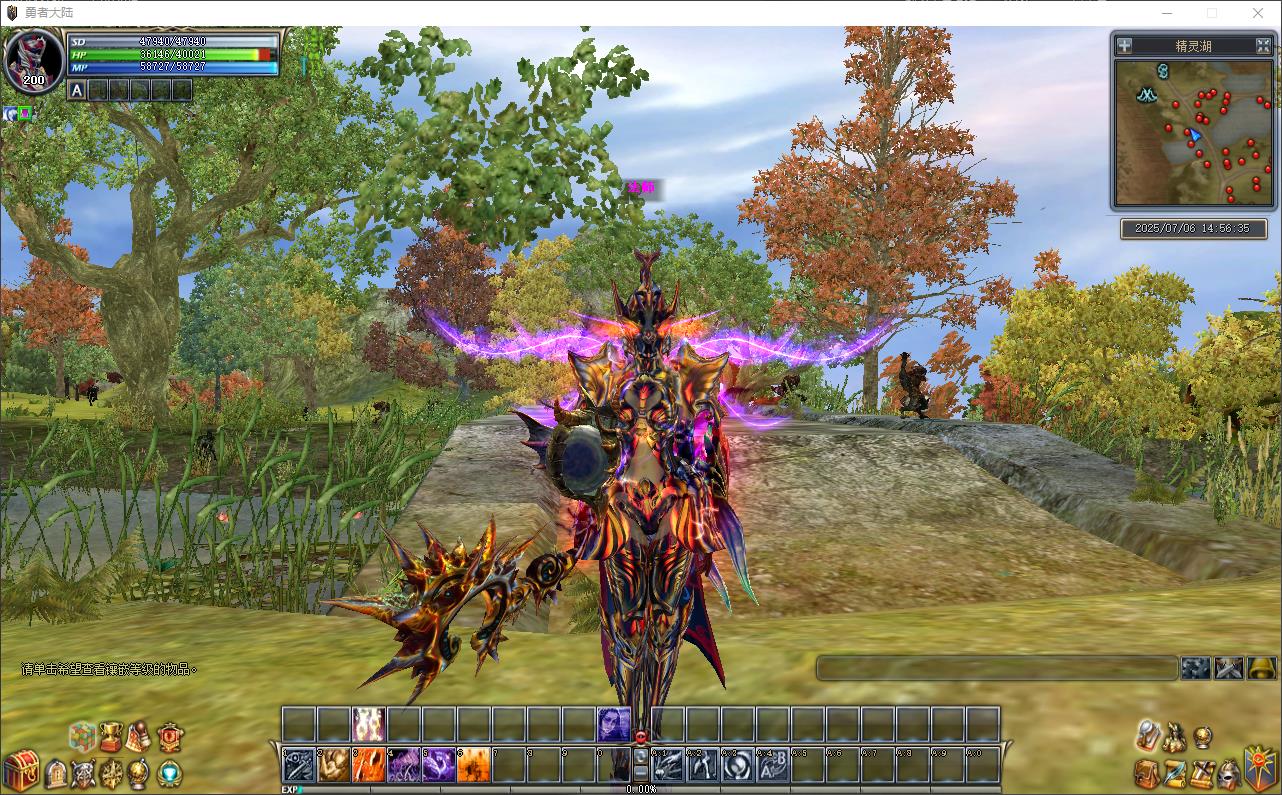
Task: Close the game window
Action: [1258, 13]
